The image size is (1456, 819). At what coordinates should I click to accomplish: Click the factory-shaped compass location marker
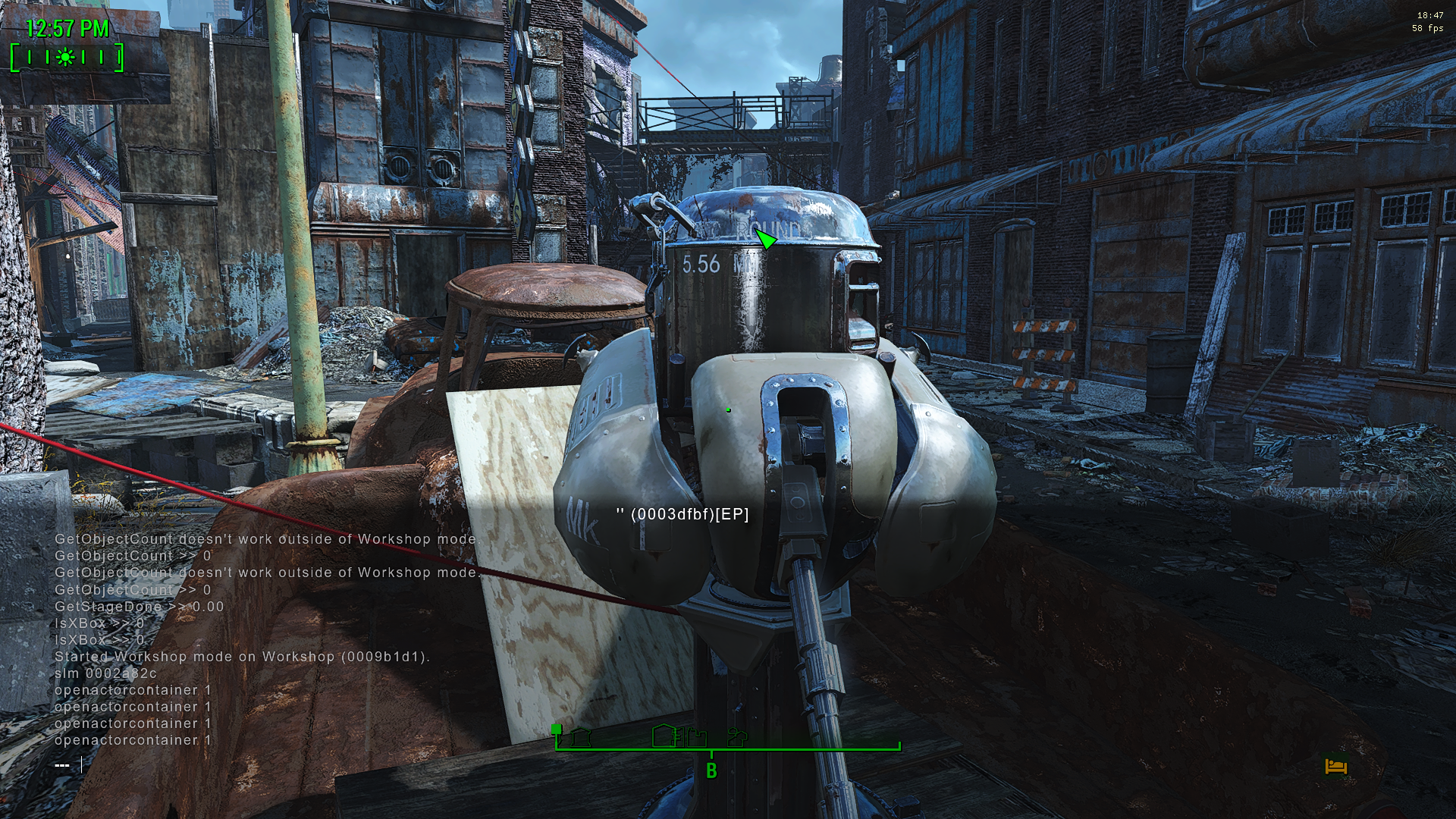(695, 739)
